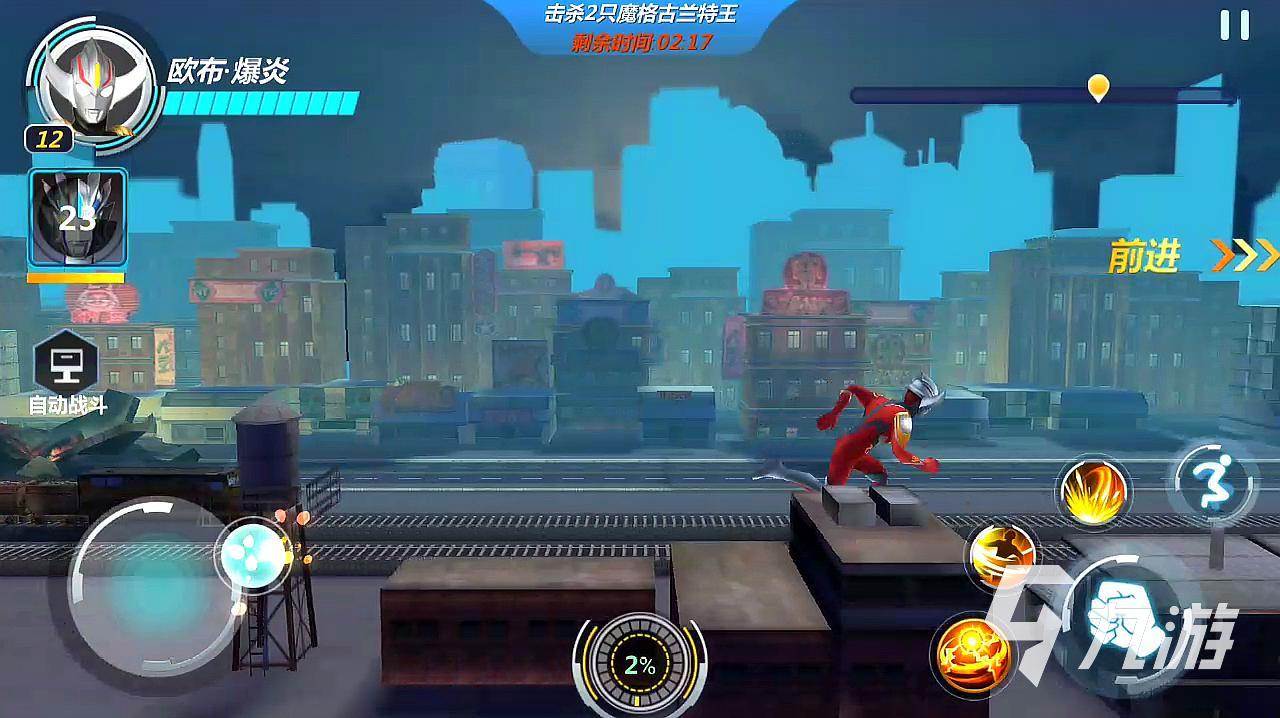
Task: Pause the game with the pause button
Action: [x=1234, y=26]
